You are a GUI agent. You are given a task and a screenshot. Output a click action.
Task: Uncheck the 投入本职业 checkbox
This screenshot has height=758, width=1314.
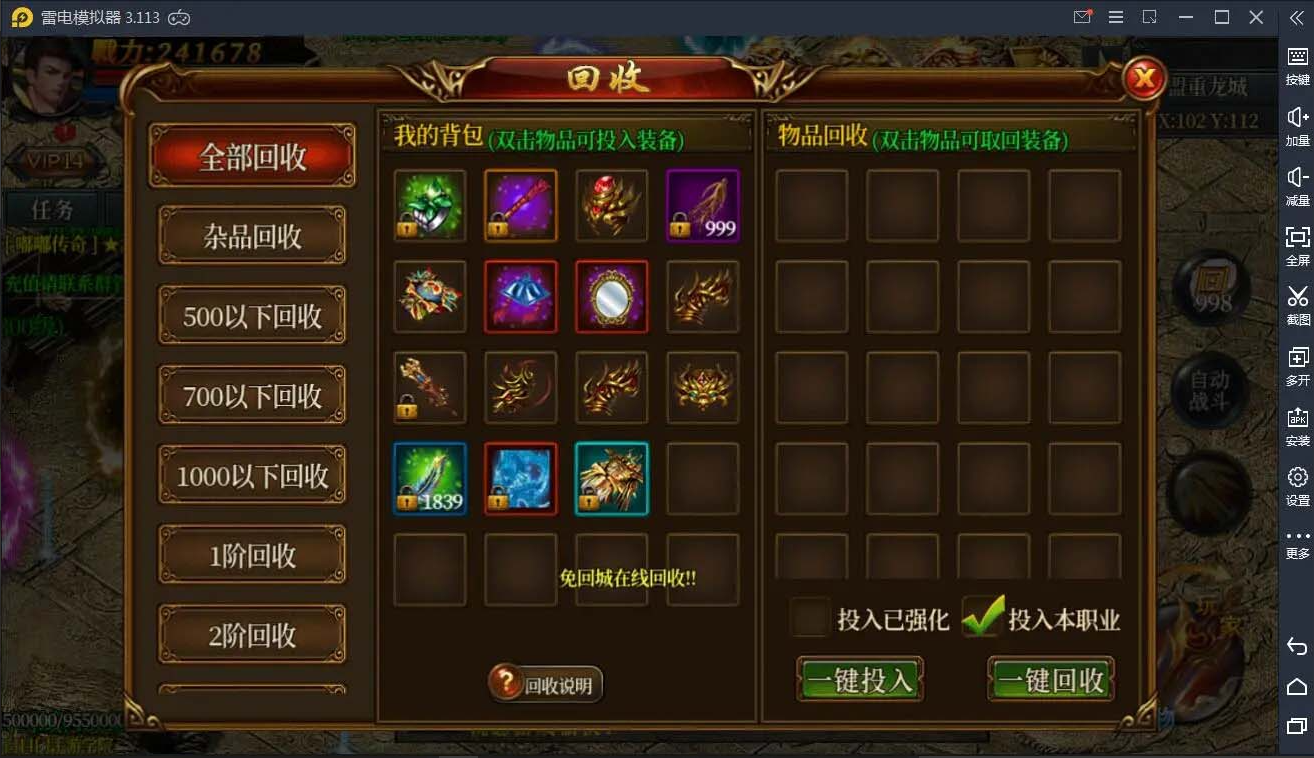coord(982,618)
